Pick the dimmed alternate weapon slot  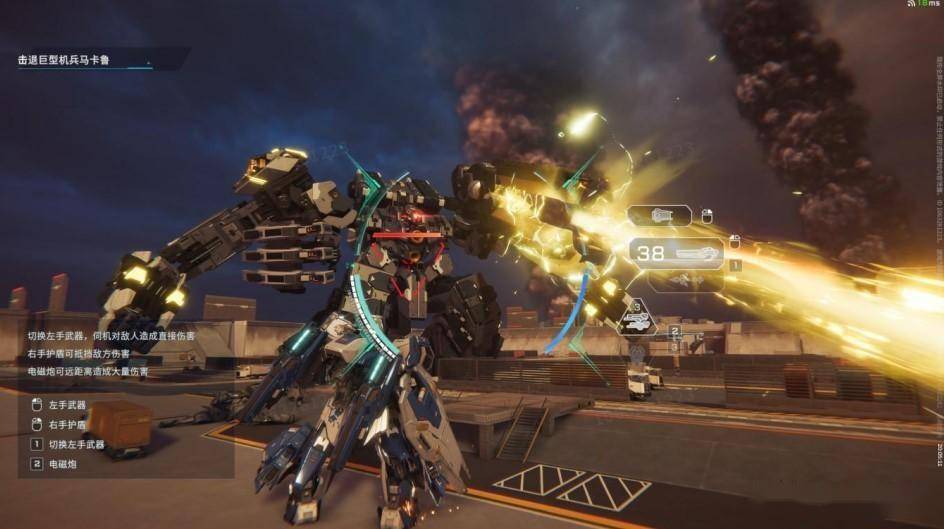click(x=686, y=283)
